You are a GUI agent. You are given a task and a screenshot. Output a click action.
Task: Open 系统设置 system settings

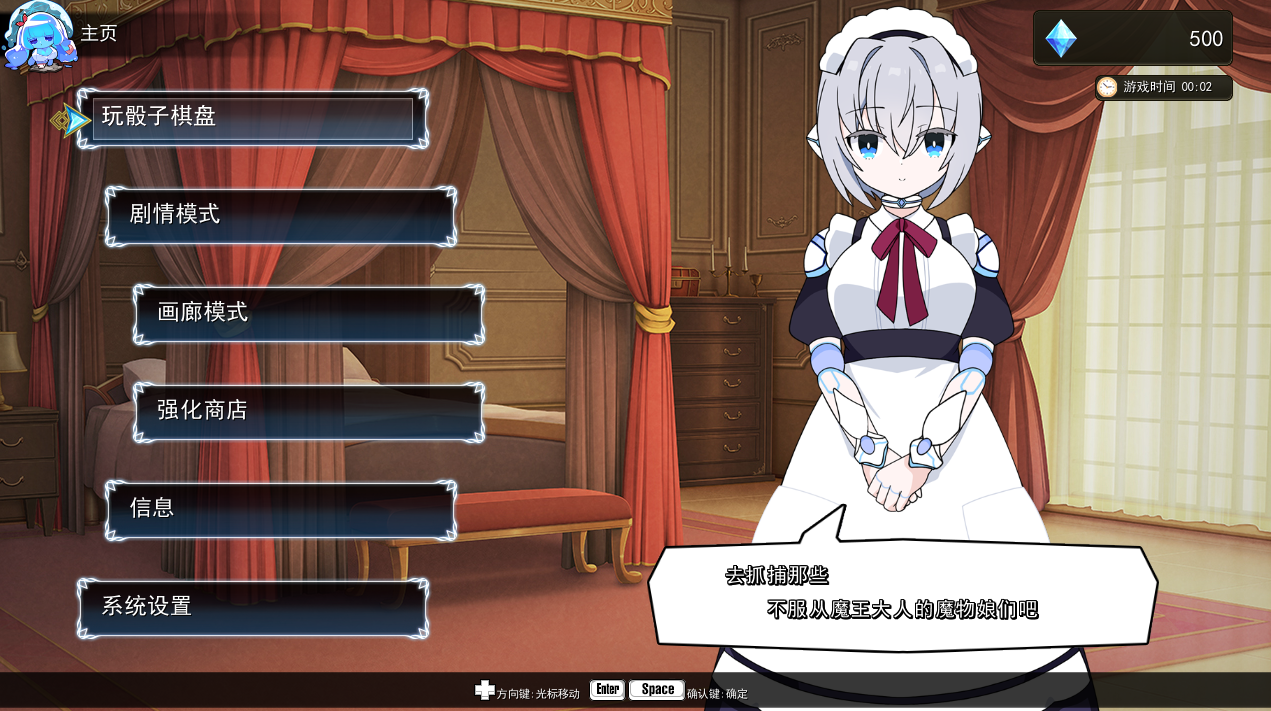pos(252,608)
